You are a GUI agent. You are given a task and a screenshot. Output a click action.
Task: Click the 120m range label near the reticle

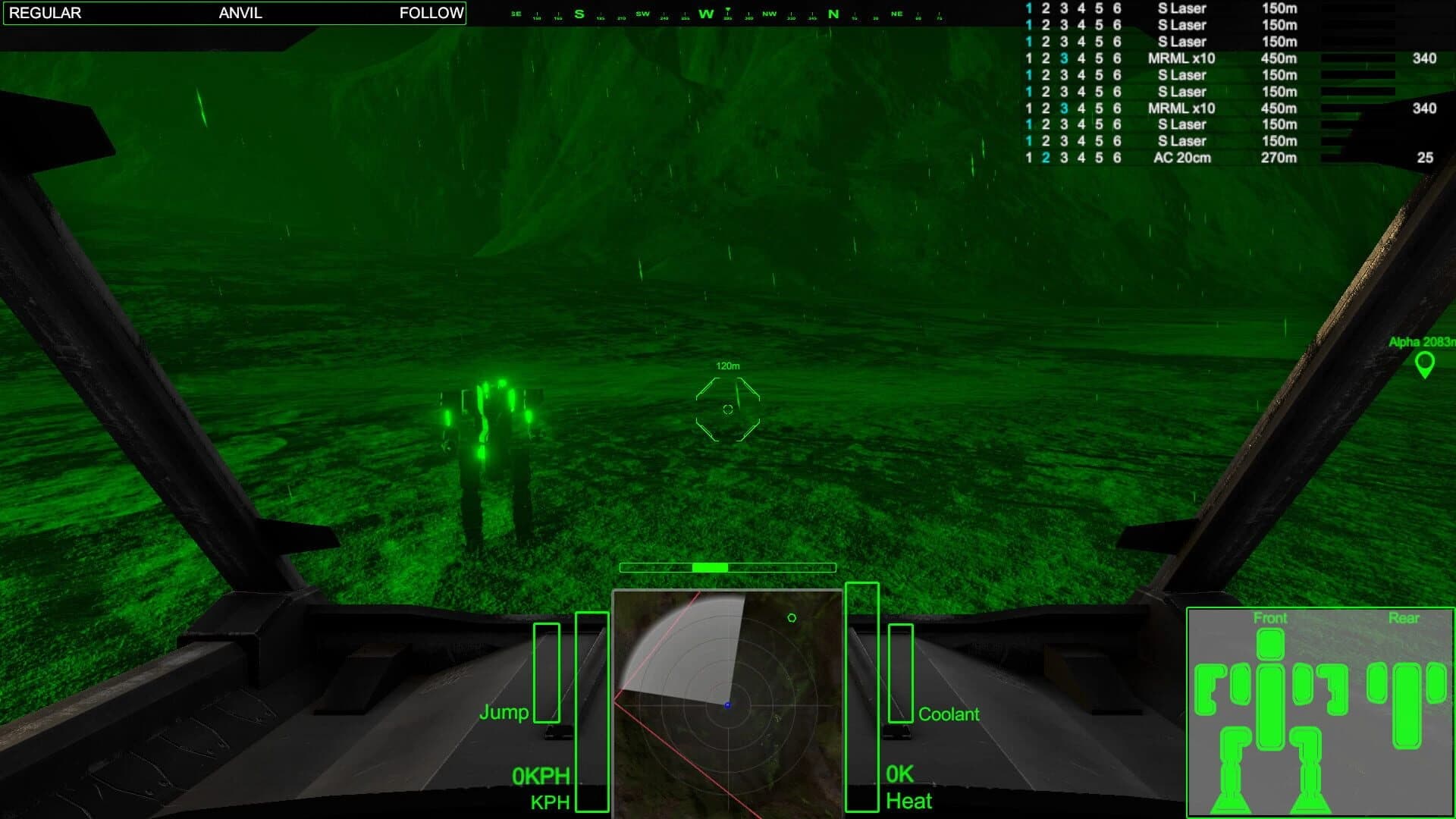727,365
